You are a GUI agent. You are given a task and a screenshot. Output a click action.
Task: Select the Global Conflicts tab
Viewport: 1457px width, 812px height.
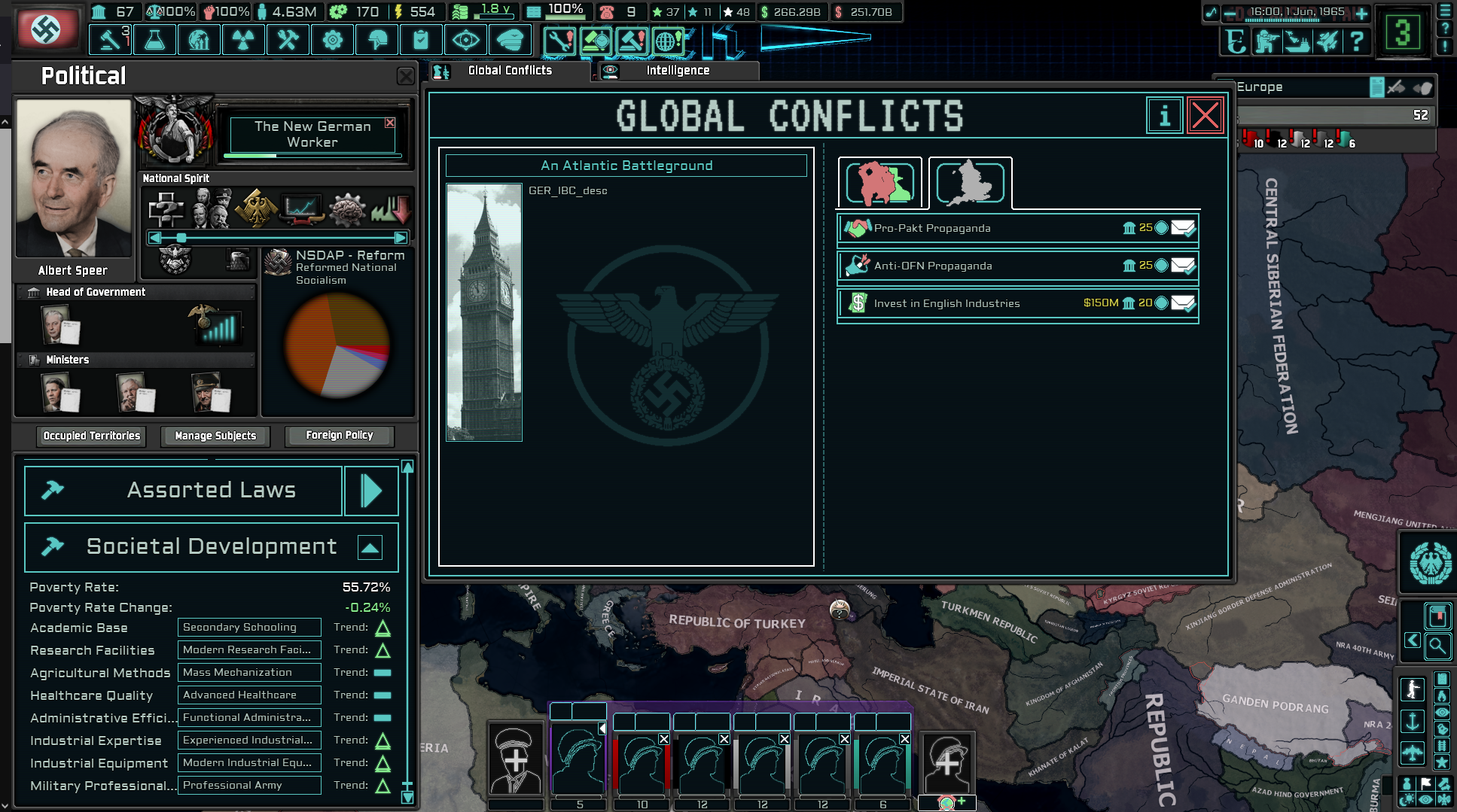pos(510,69)
